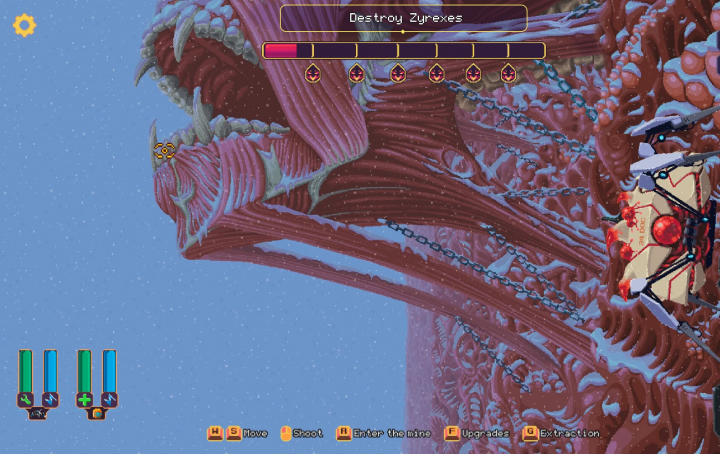Screen dimensions: 720x454
Task: Click the orange pilot helmet portrait icon
Action: 97,413
